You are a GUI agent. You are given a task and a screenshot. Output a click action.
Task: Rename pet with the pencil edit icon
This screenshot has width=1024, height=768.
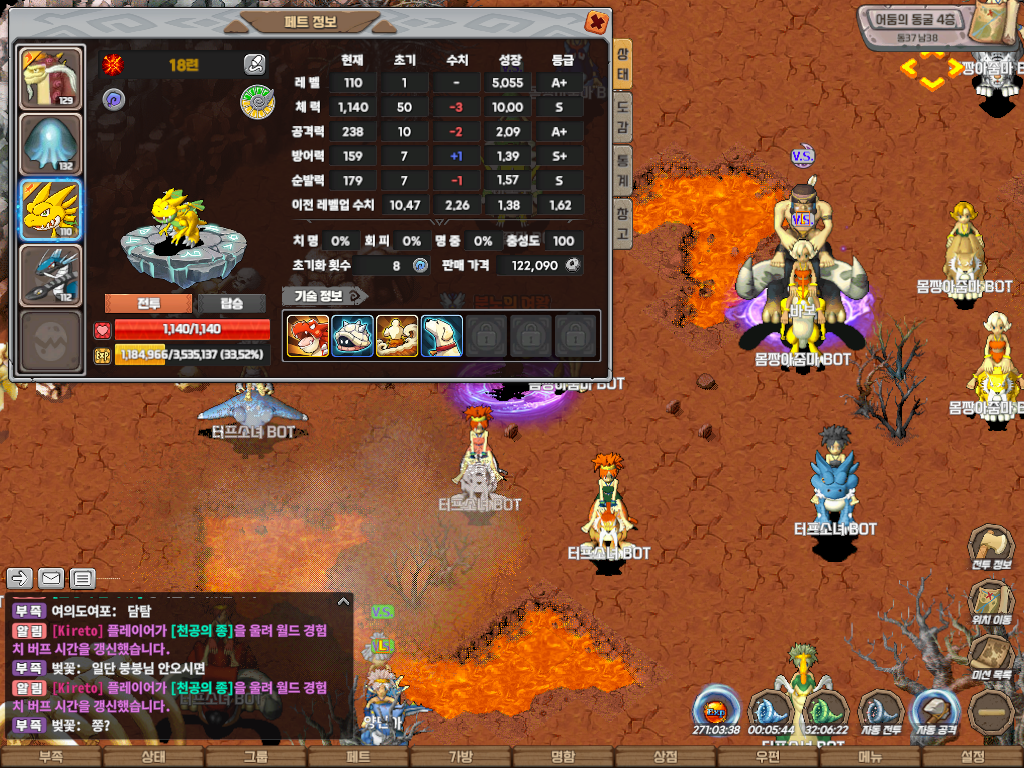pyautogui.click(x=254, y=65)
